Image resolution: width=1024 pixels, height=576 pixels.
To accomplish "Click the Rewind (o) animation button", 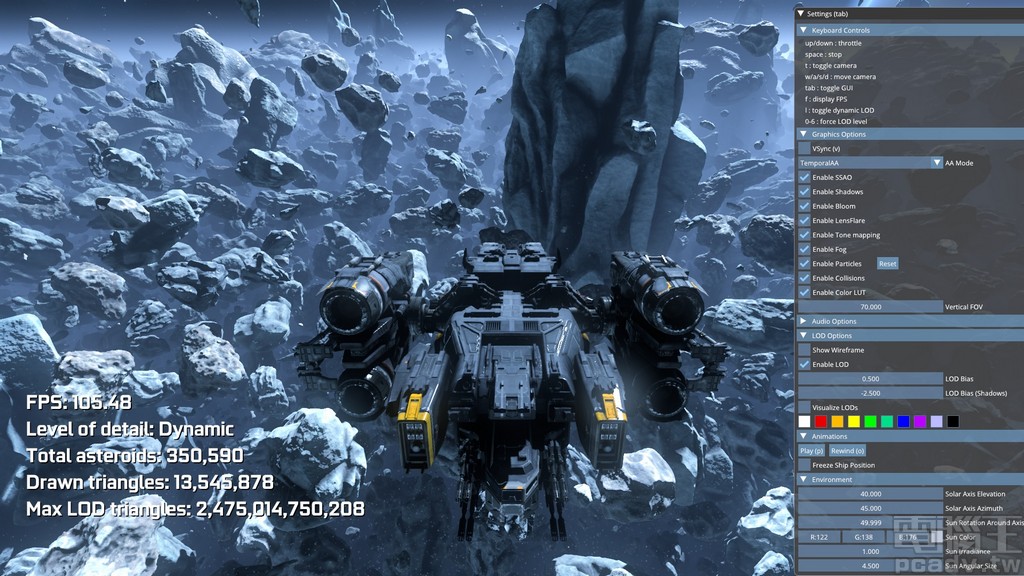I will coord(846,451).
